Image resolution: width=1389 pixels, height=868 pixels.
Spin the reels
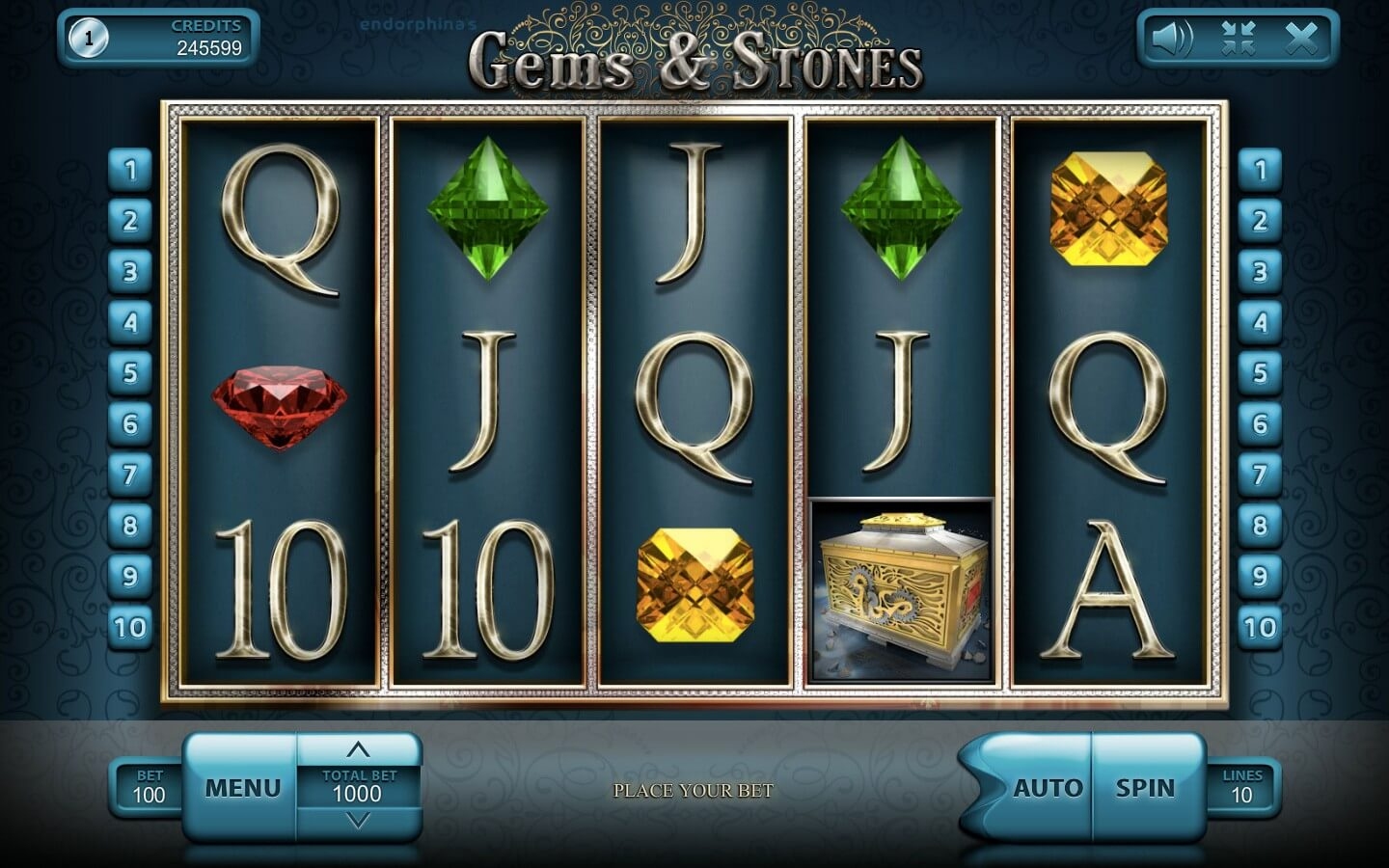(x=1146, y=788)
